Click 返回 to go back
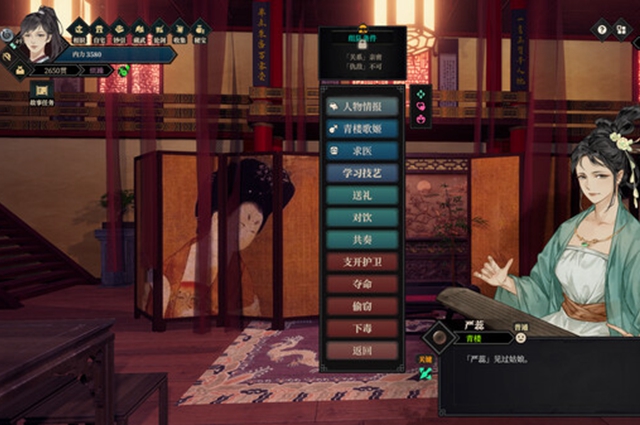This screenshot has width=640, height=425. [x=362, y=351]
